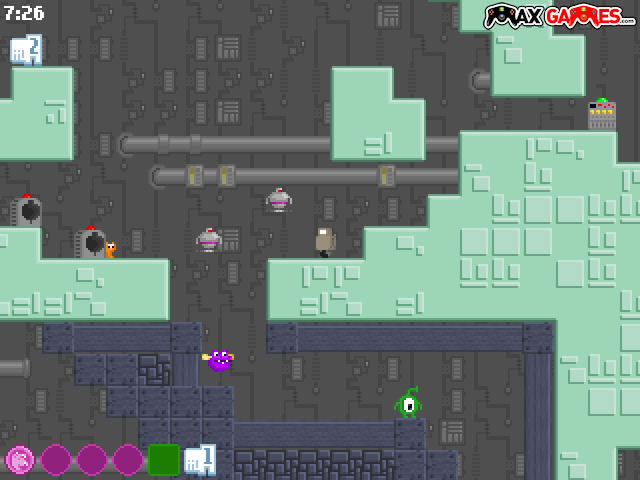Viewport: 640px width, 480px height.
Task: Click the pink swirl icon
Action: [19, 459]
